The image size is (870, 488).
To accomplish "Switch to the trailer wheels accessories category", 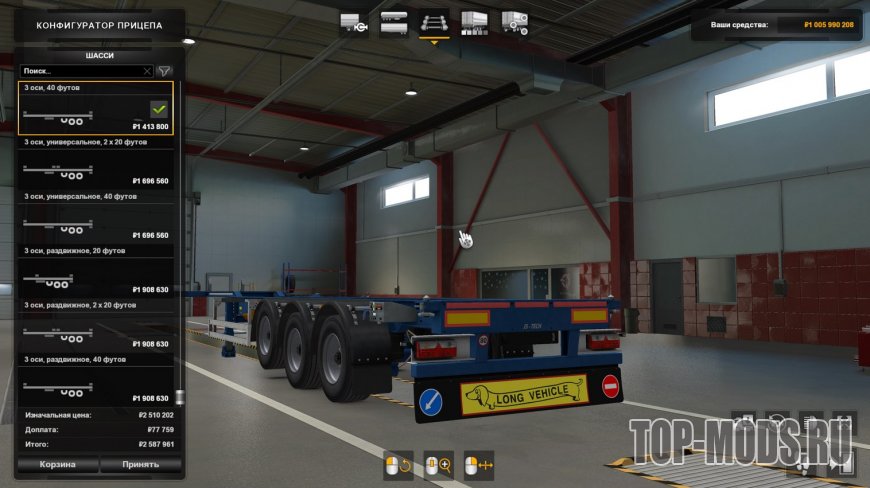I will 514,20.
